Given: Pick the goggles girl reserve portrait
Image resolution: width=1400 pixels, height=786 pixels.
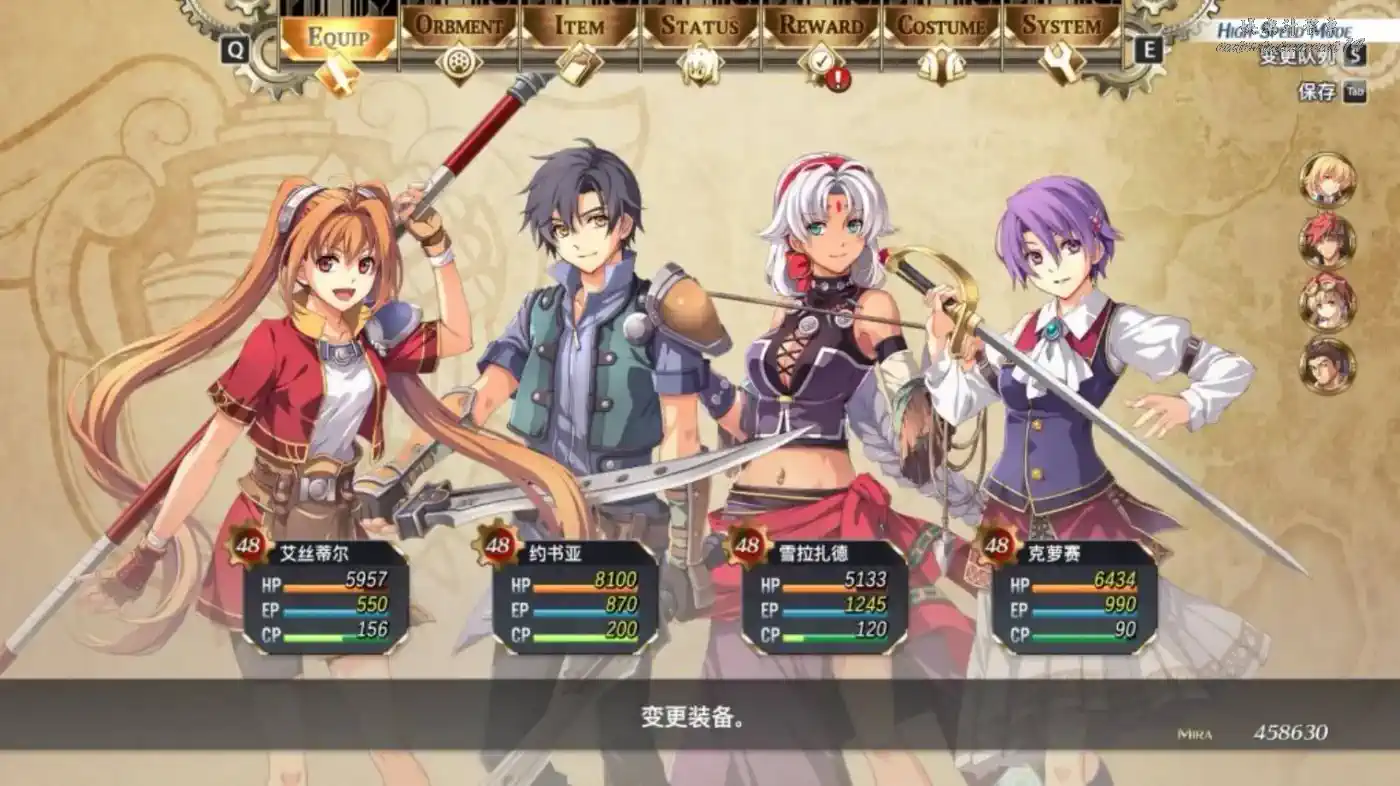Looking at the screenshot, I should coord(1327,303).
